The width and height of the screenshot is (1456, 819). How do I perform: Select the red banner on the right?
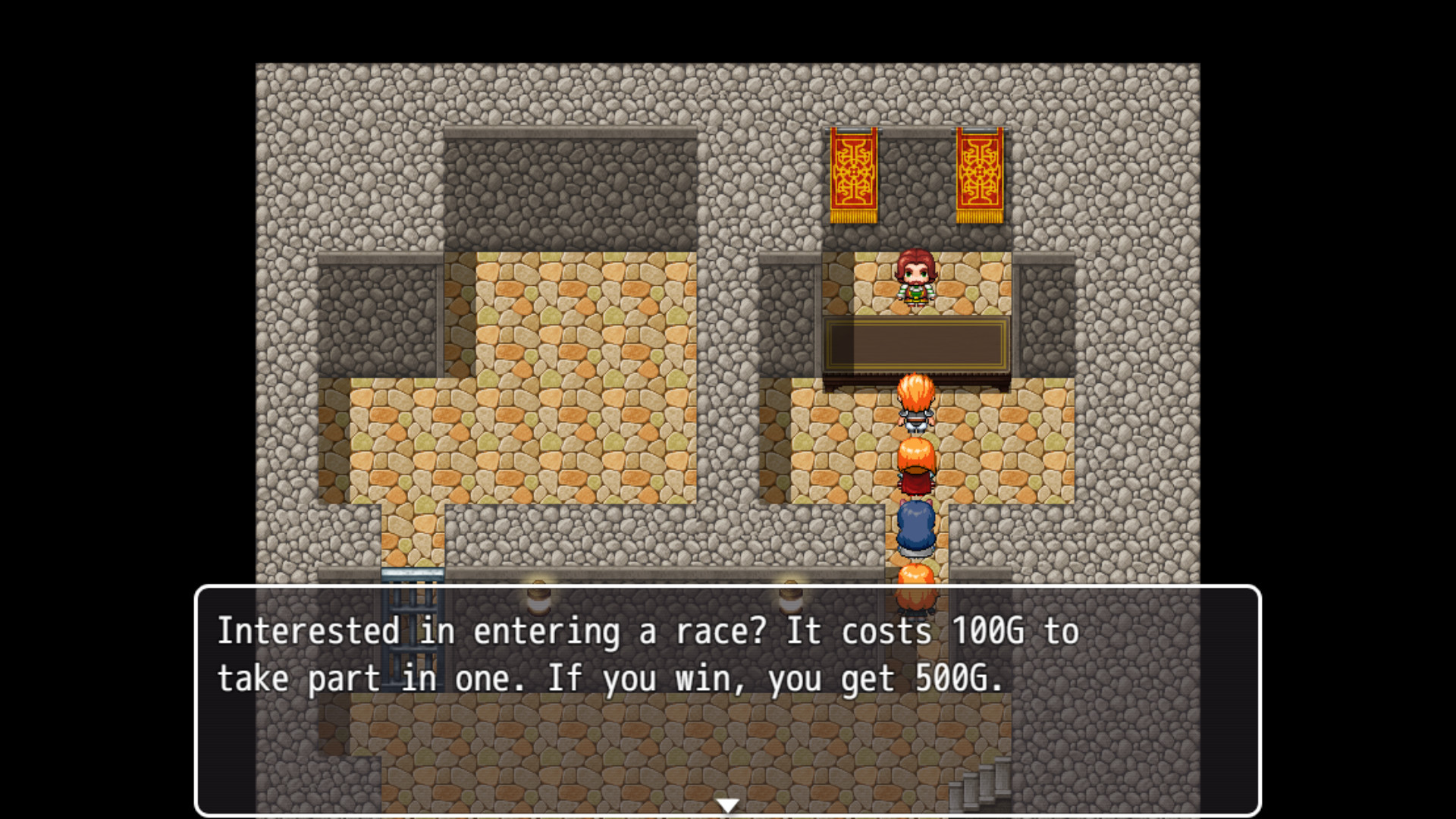(x=980, y=174)
